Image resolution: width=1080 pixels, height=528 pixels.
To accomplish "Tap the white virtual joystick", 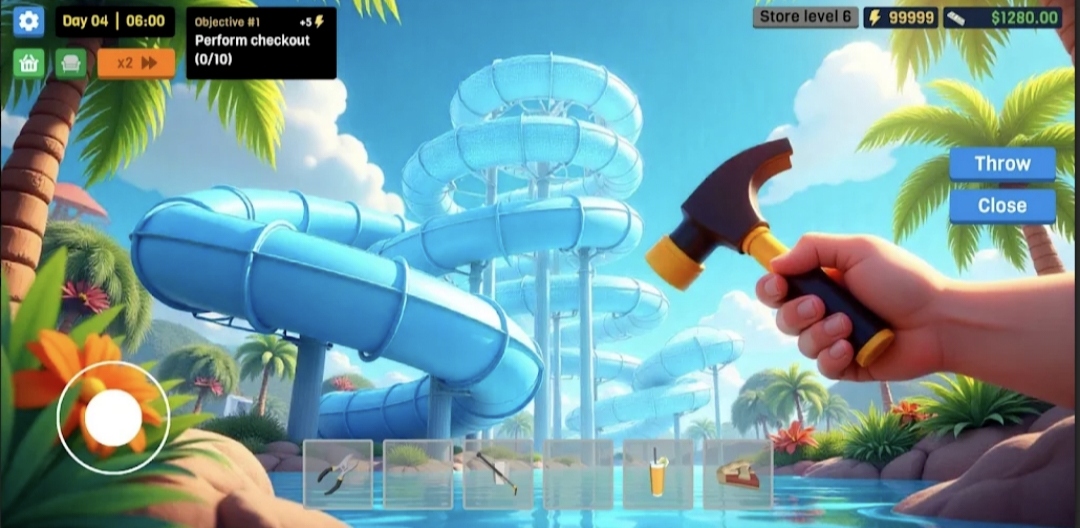I will (113, 417).
